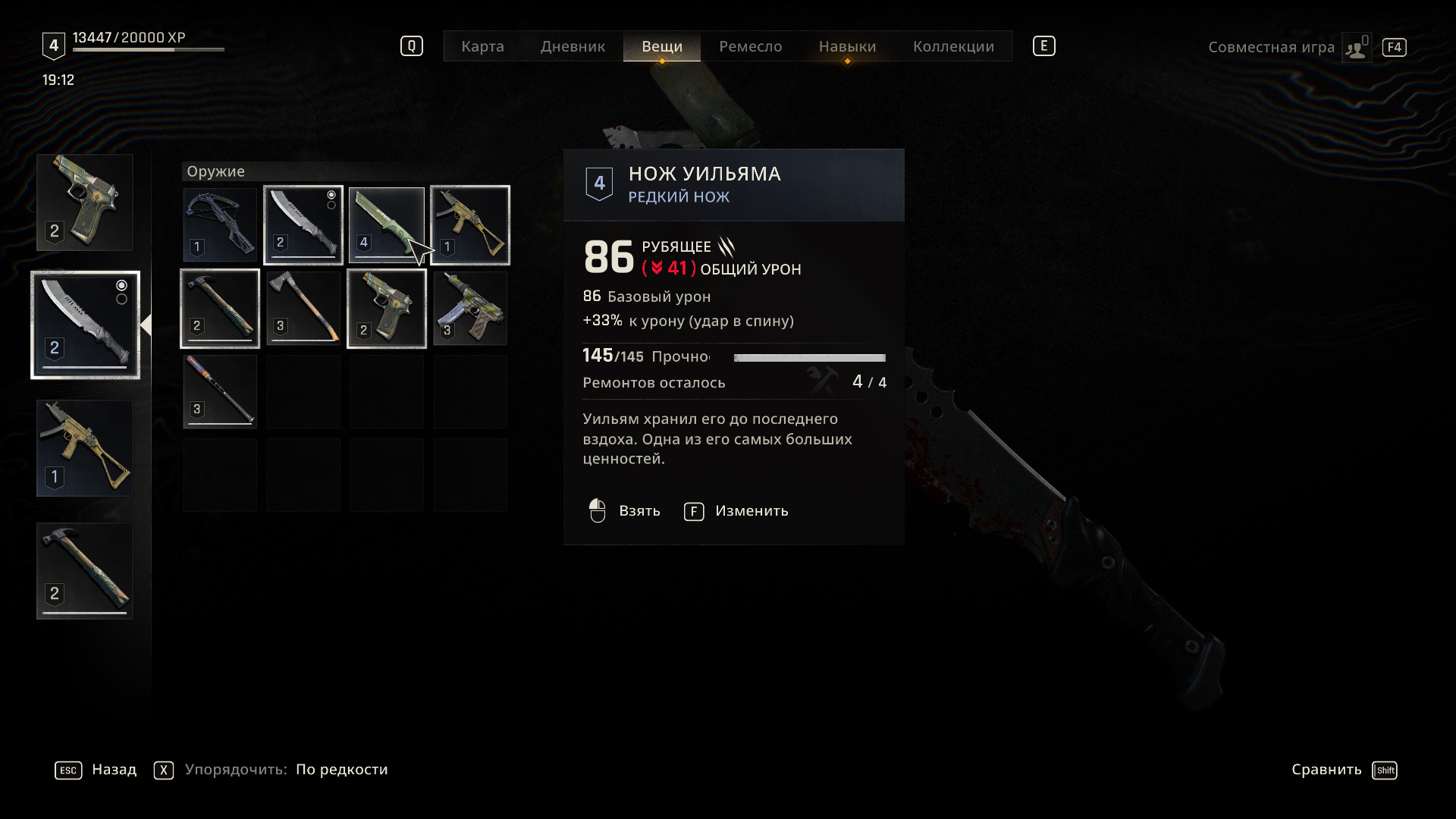The image size is (1456, 819).
Task: Activate the Сравнить compare option
Action: 1343,770
